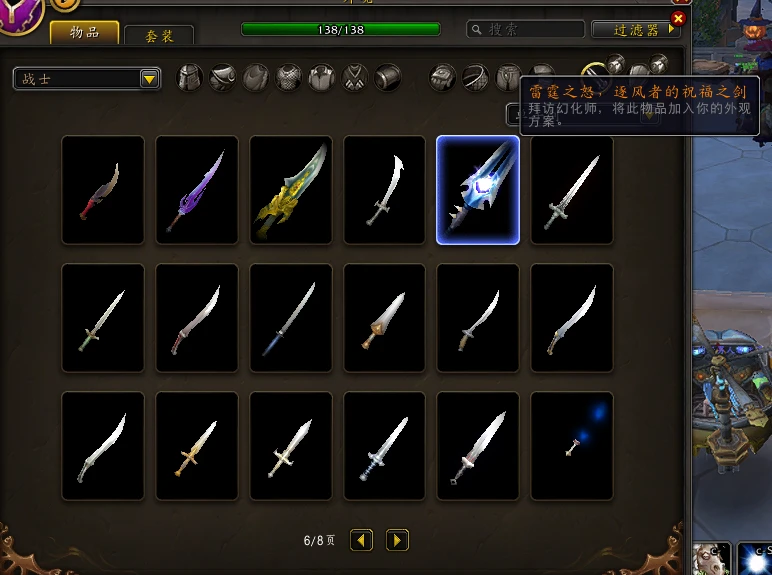Screen dimensions: 772x575
Task: Select the golden-hilted short sword appearance
Action: (197, 446)
